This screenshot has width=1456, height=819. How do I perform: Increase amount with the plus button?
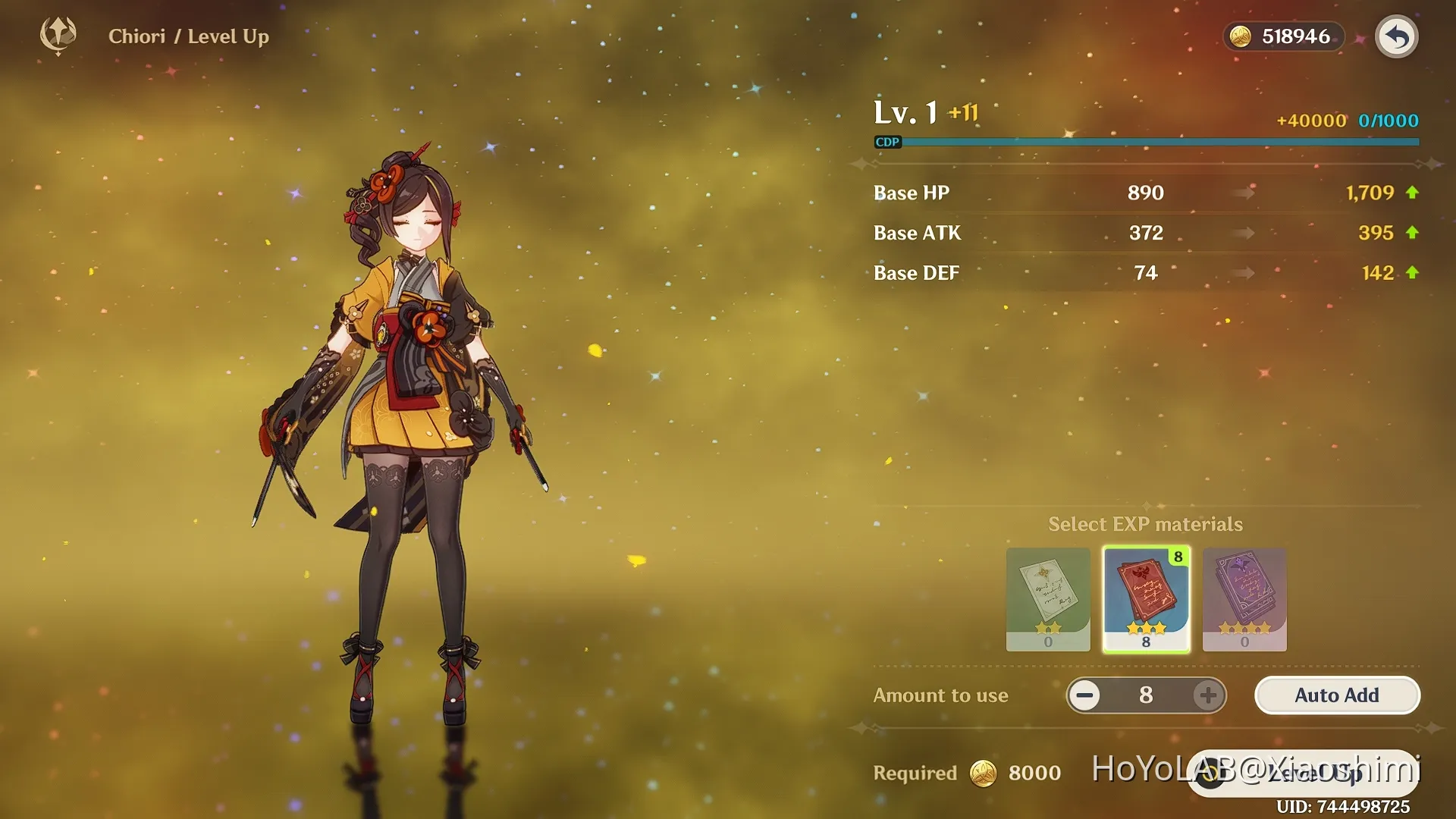[x=1208, y=695]
